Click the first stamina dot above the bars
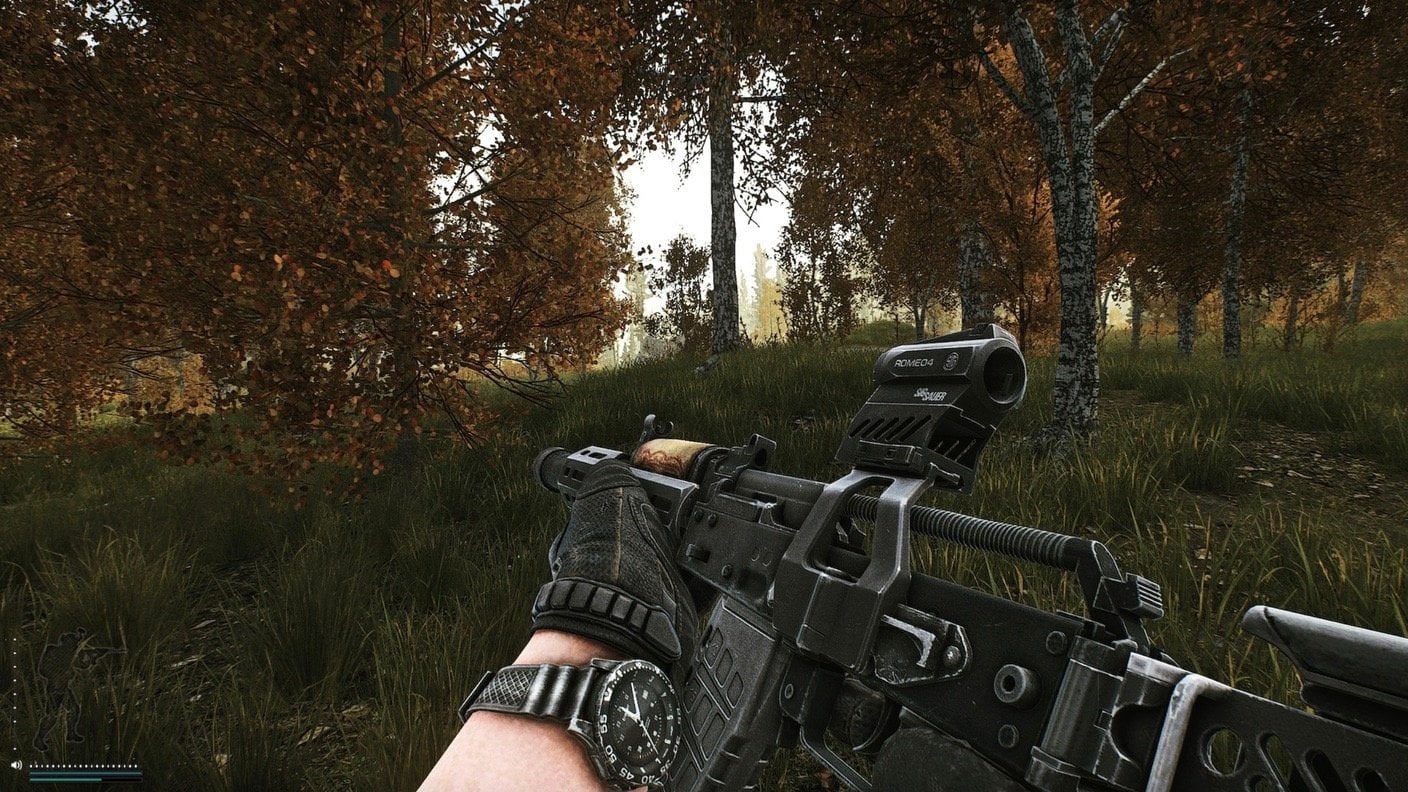1408x792 pixels. (x=31, y=766)
